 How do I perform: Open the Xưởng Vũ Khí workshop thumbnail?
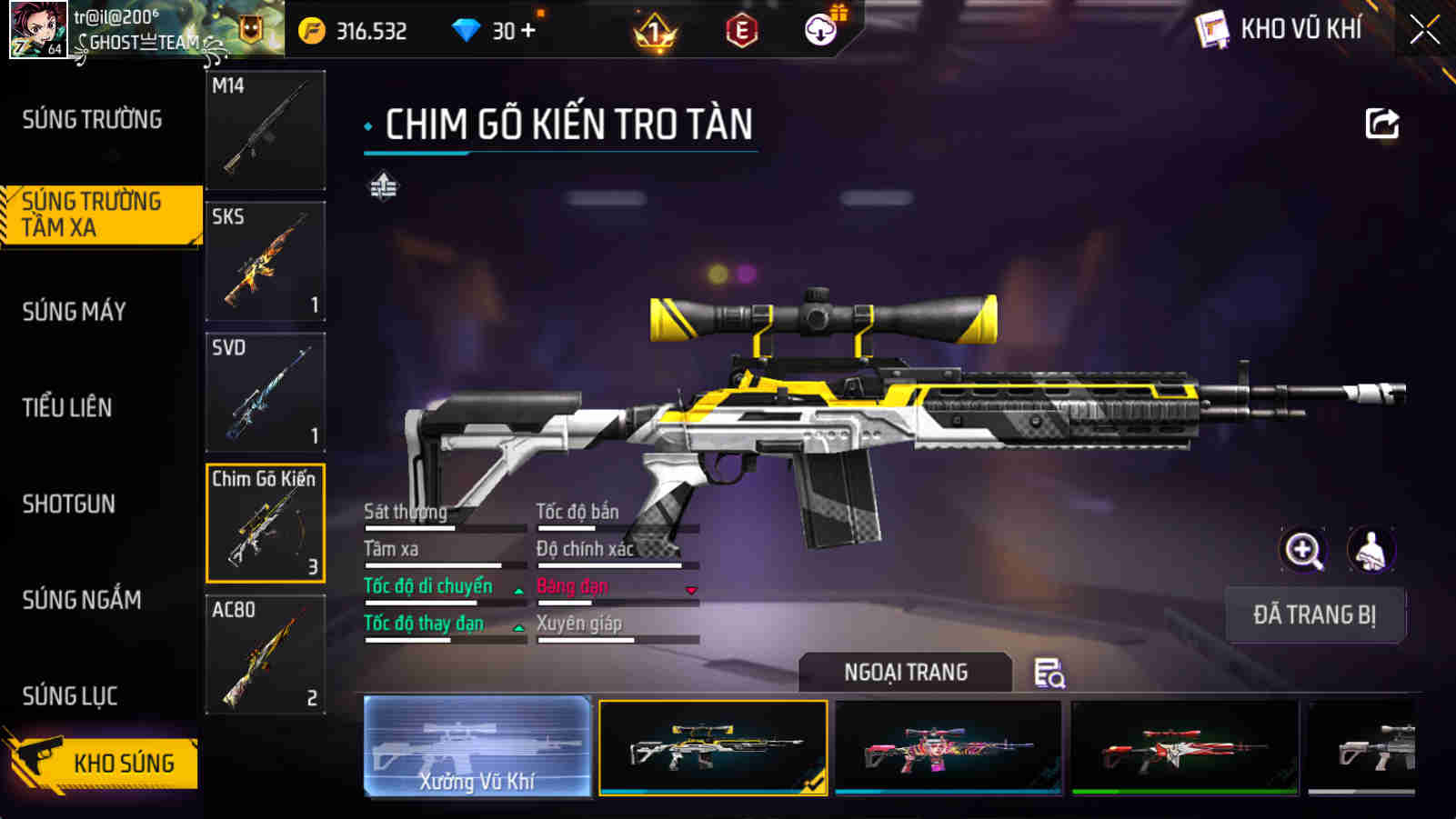(x=479, y=745)
